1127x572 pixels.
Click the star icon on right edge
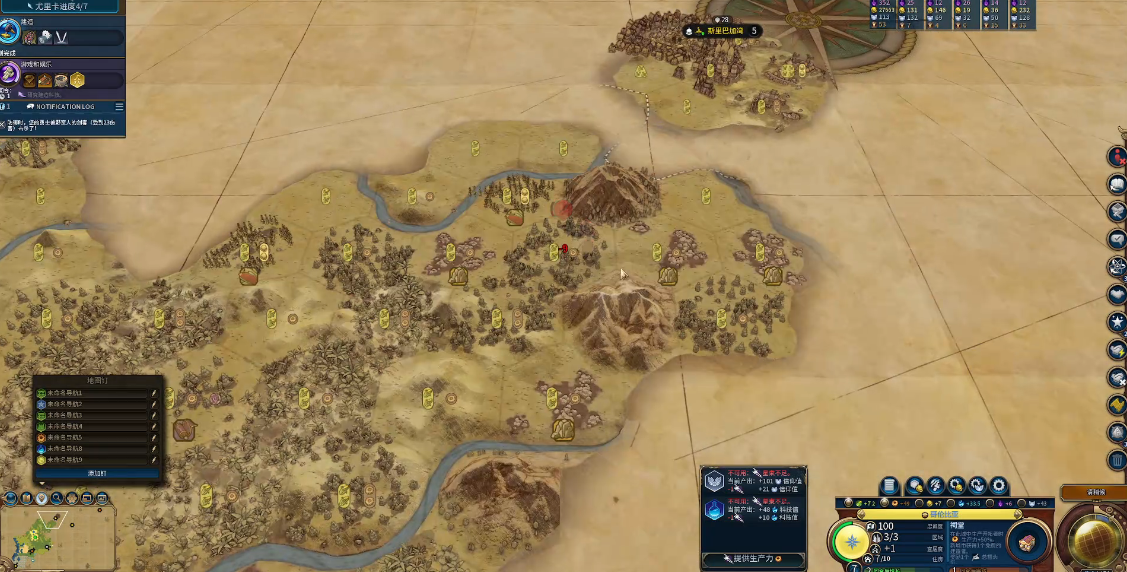1117,322
